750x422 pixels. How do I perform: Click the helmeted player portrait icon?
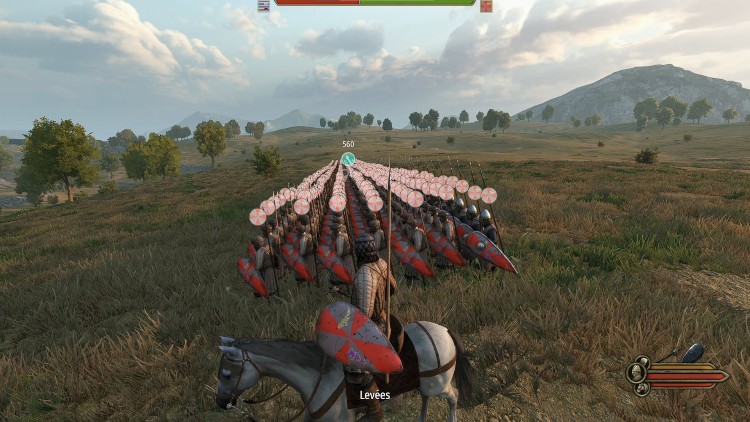pos(638,373)
